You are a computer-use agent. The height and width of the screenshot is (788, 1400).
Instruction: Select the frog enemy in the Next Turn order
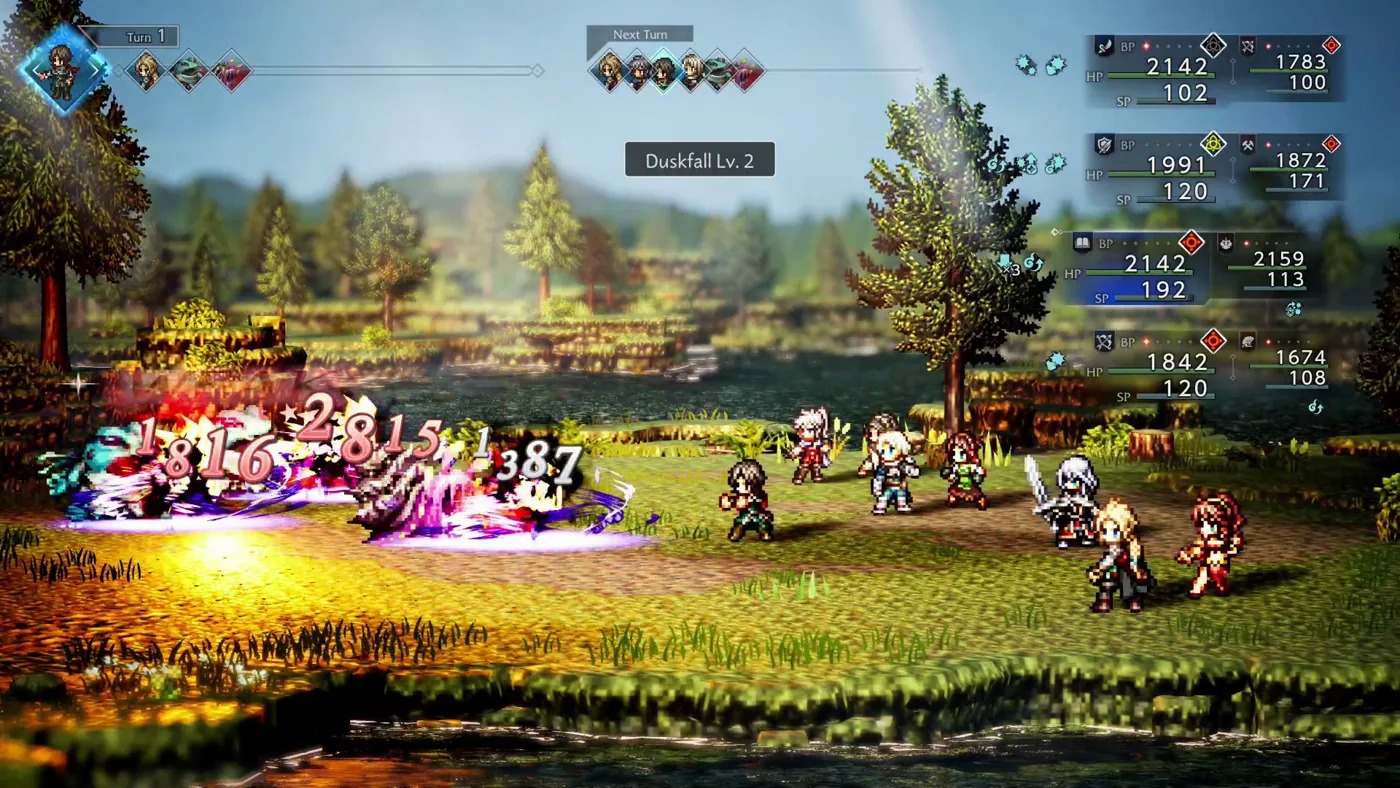pyautogui.click(x=718, y=71)
